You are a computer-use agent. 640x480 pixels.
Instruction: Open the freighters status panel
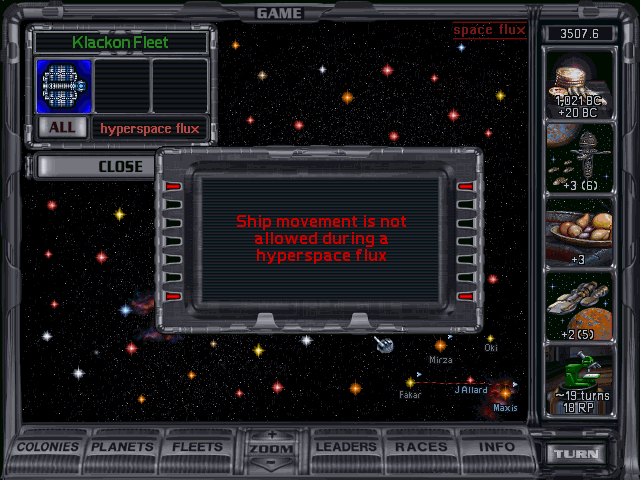580,307
